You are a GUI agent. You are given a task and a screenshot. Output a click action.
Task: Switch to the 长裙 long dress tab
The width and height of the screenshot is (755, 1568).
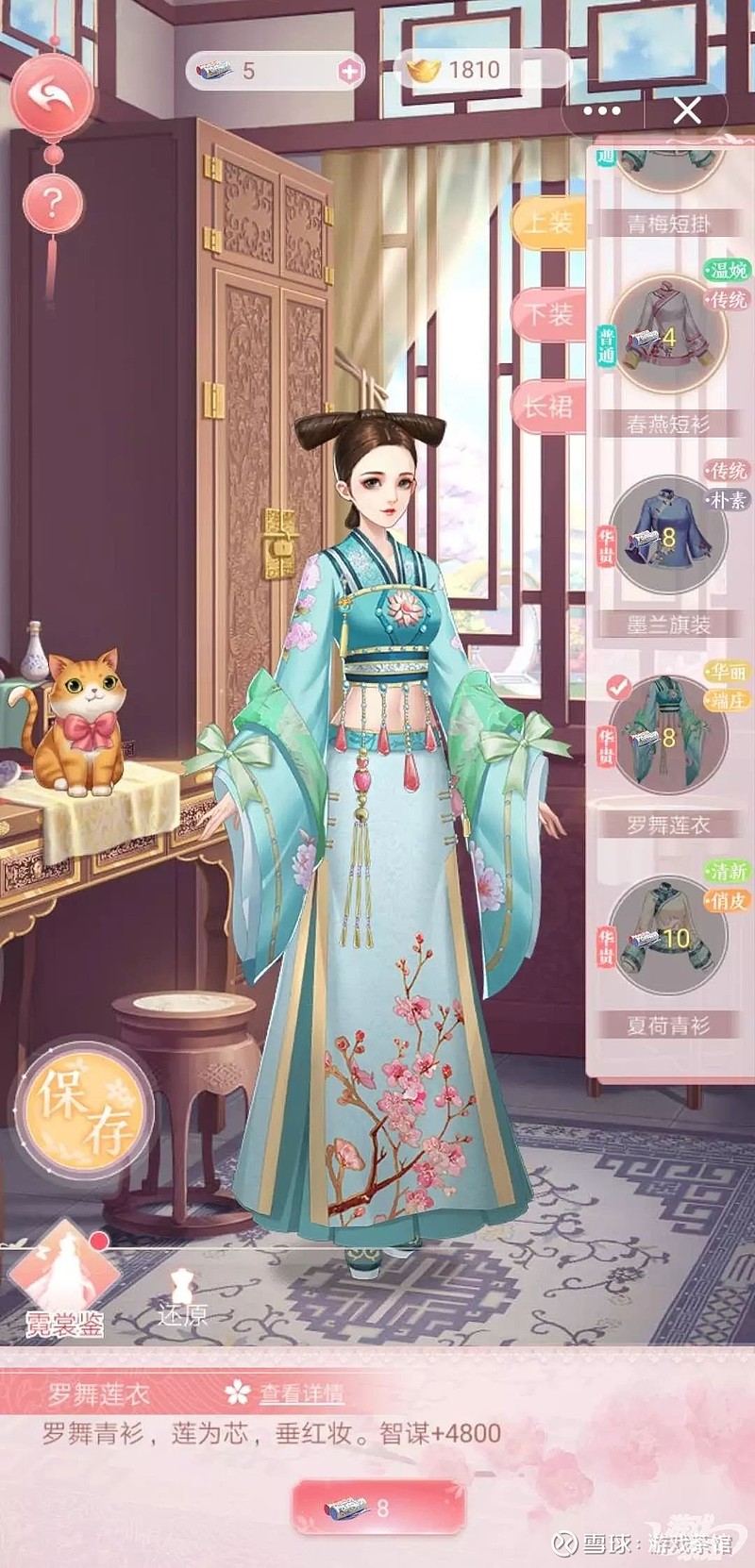click(x=547, y=407)
